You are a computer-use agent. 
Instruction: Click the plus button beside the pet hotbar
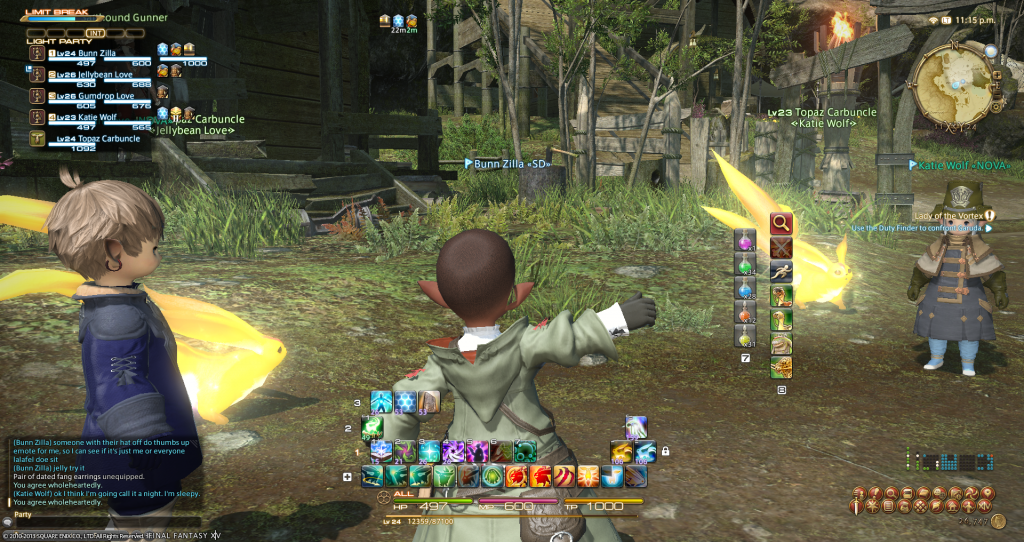(x=347, y=476)
